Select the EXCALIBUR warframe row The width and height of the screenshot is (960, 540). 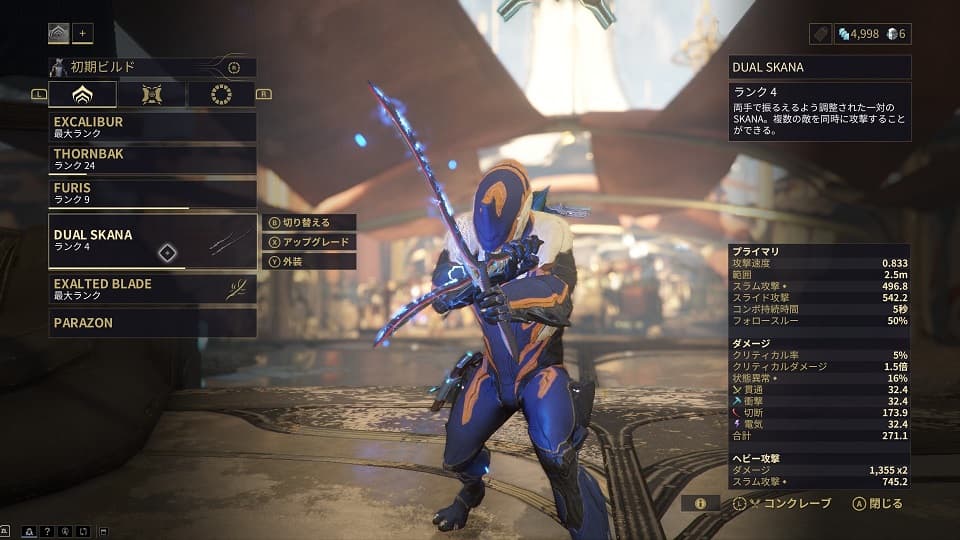pyautogui.click(x=152, y=126)
